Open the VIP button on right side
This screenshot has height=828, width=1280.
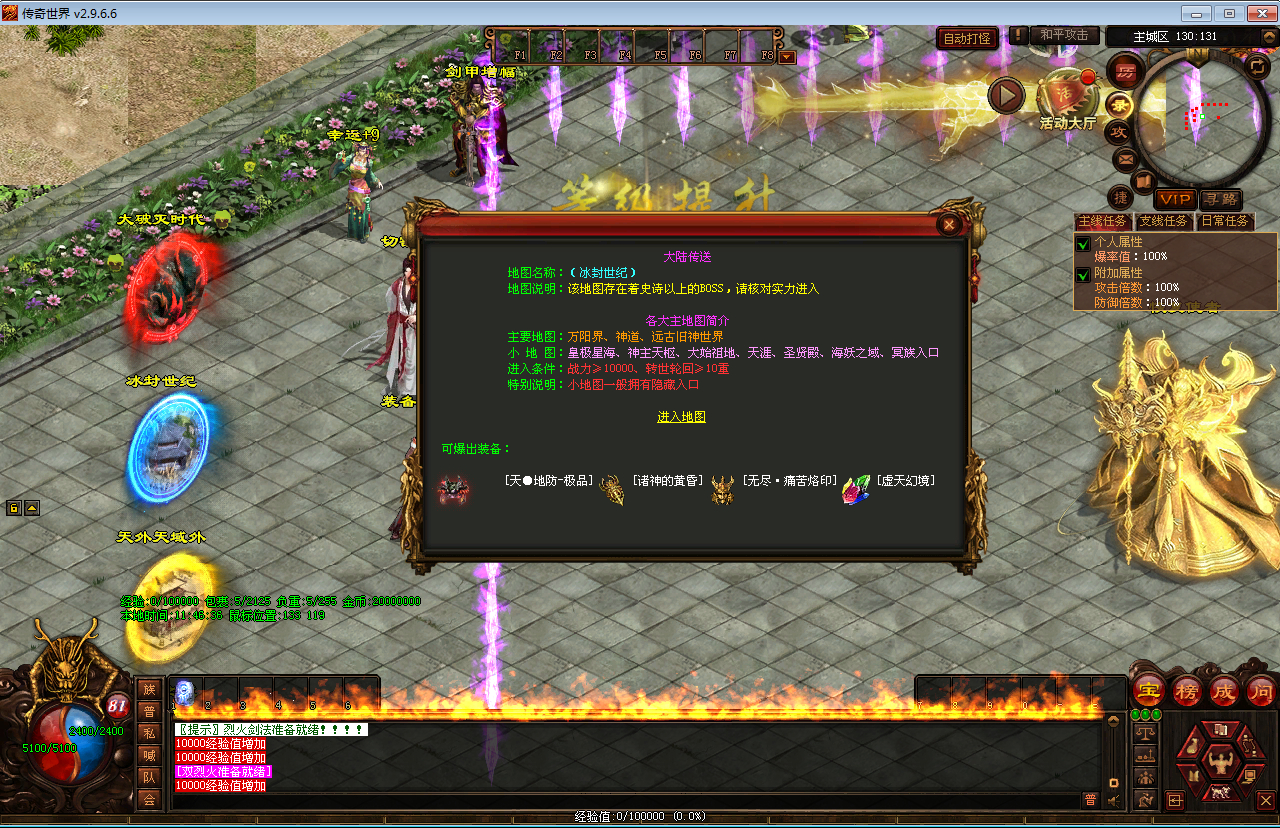point(1176,200)
